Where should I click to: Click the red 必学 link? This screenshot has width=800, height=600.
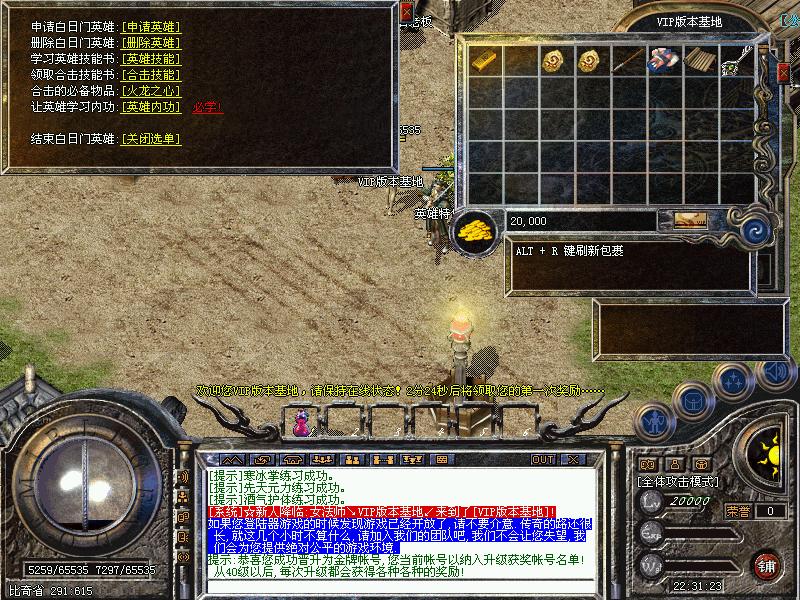(206, 107)
